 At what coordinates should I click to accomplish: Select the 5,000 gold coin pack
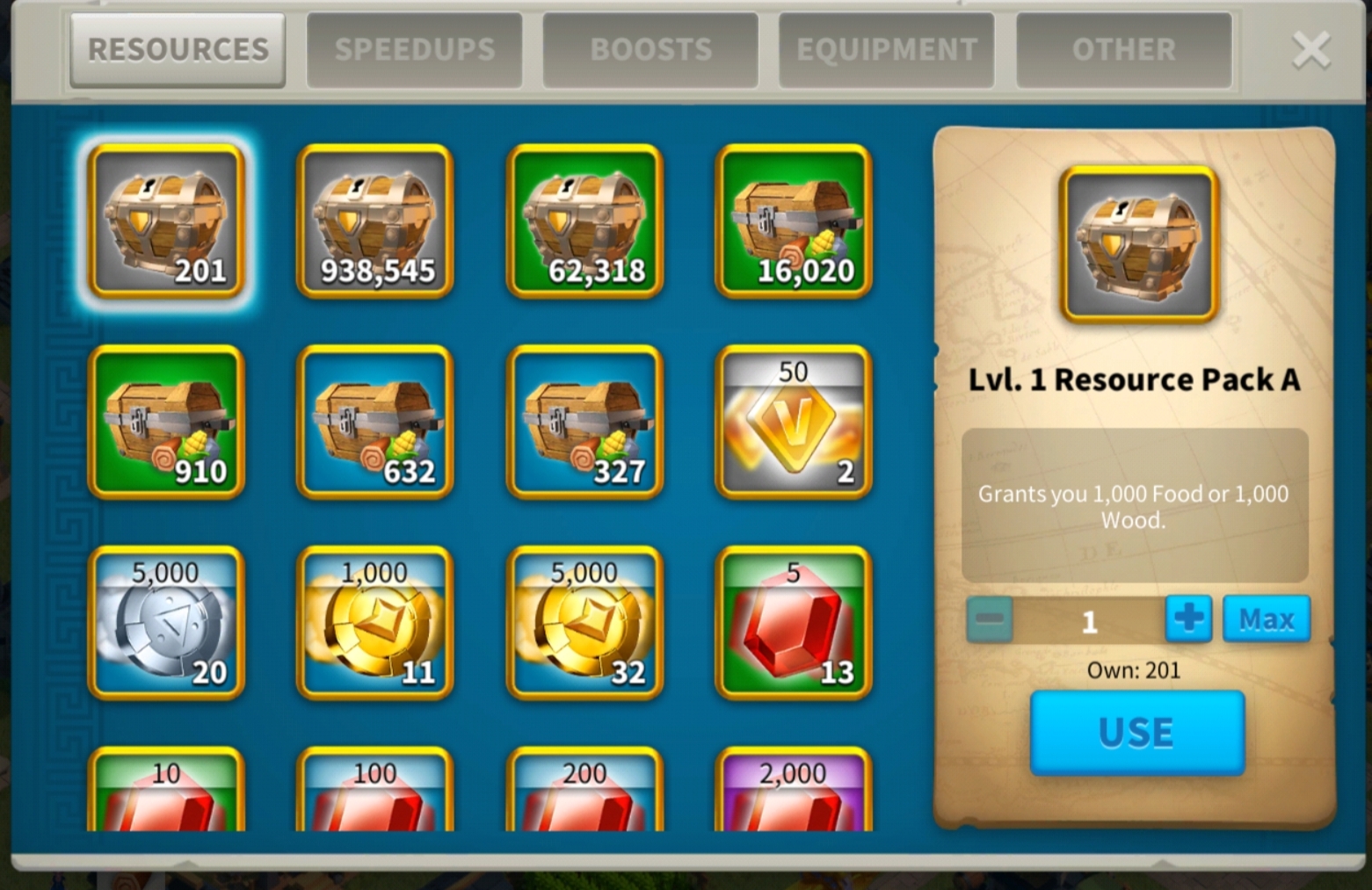click(584, 624)
